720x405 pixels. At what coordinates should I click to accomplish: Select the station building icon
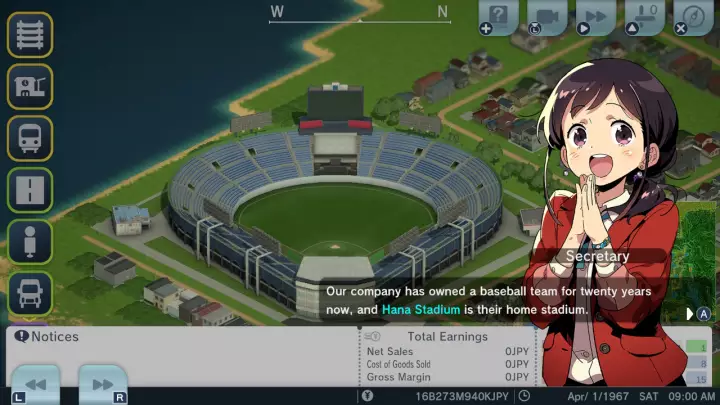coord(30,86)
